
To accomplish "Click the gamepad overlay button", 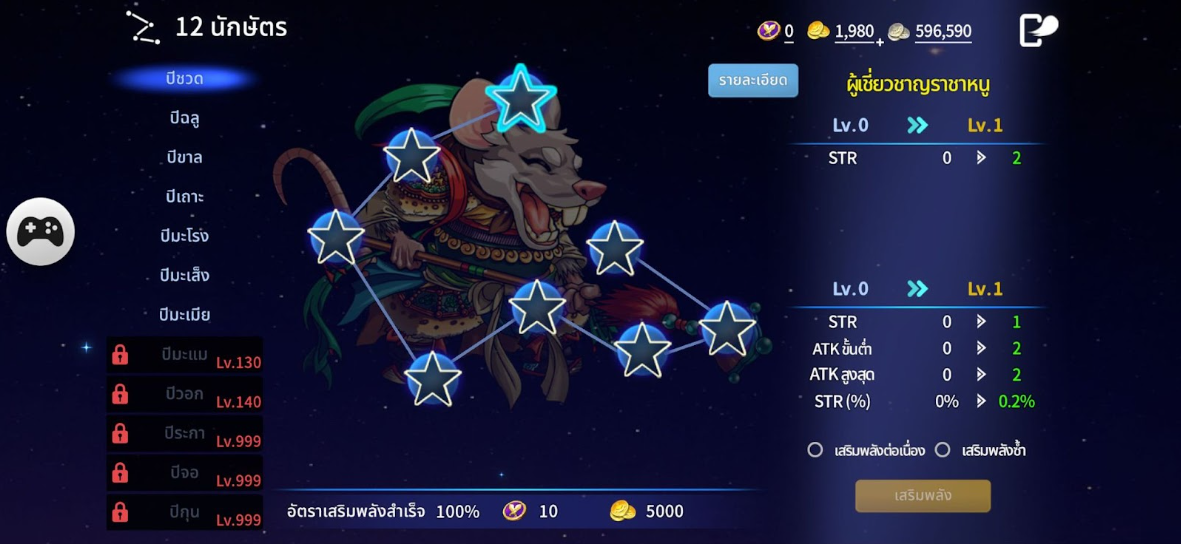I will [x=41, y=231].
